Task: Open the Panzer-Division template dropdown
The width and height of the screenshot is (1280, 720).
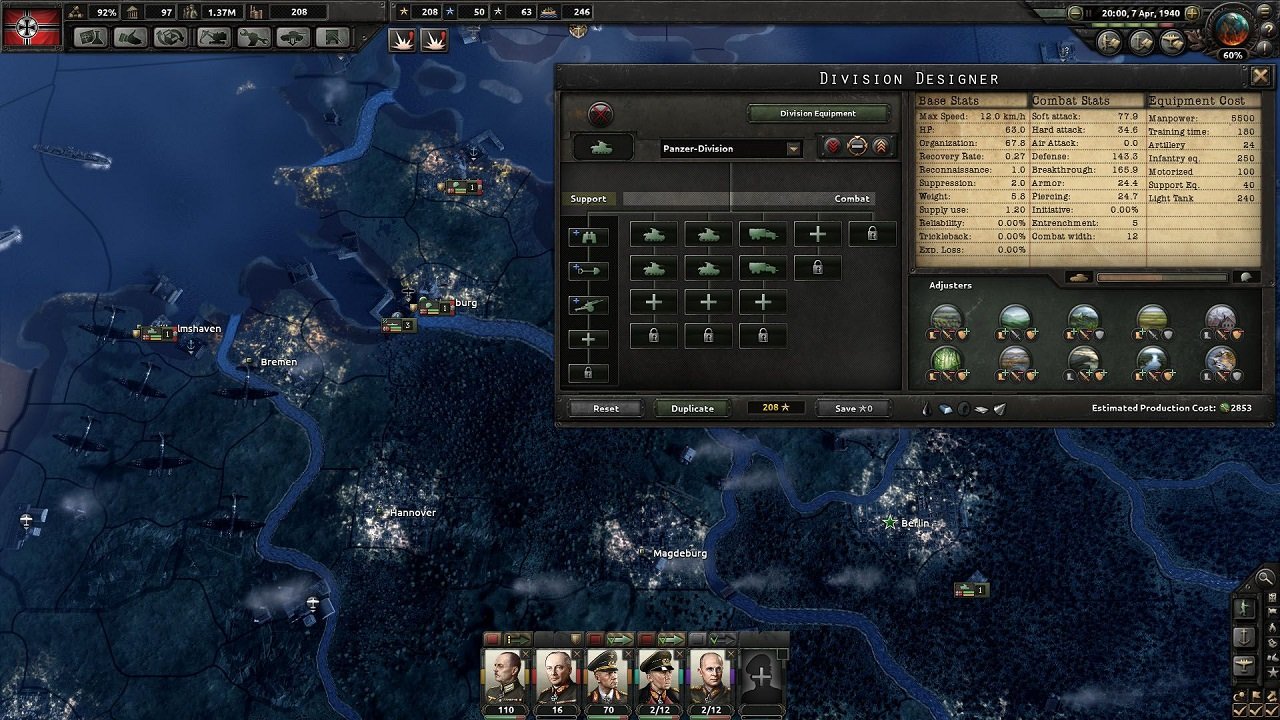Action: [x=730, y=147]
